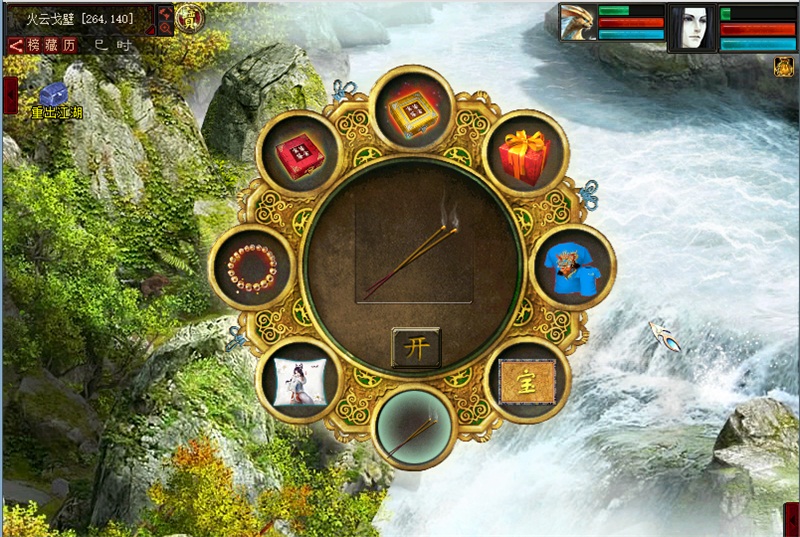Select the dragon pet portrait

point(577,22)
